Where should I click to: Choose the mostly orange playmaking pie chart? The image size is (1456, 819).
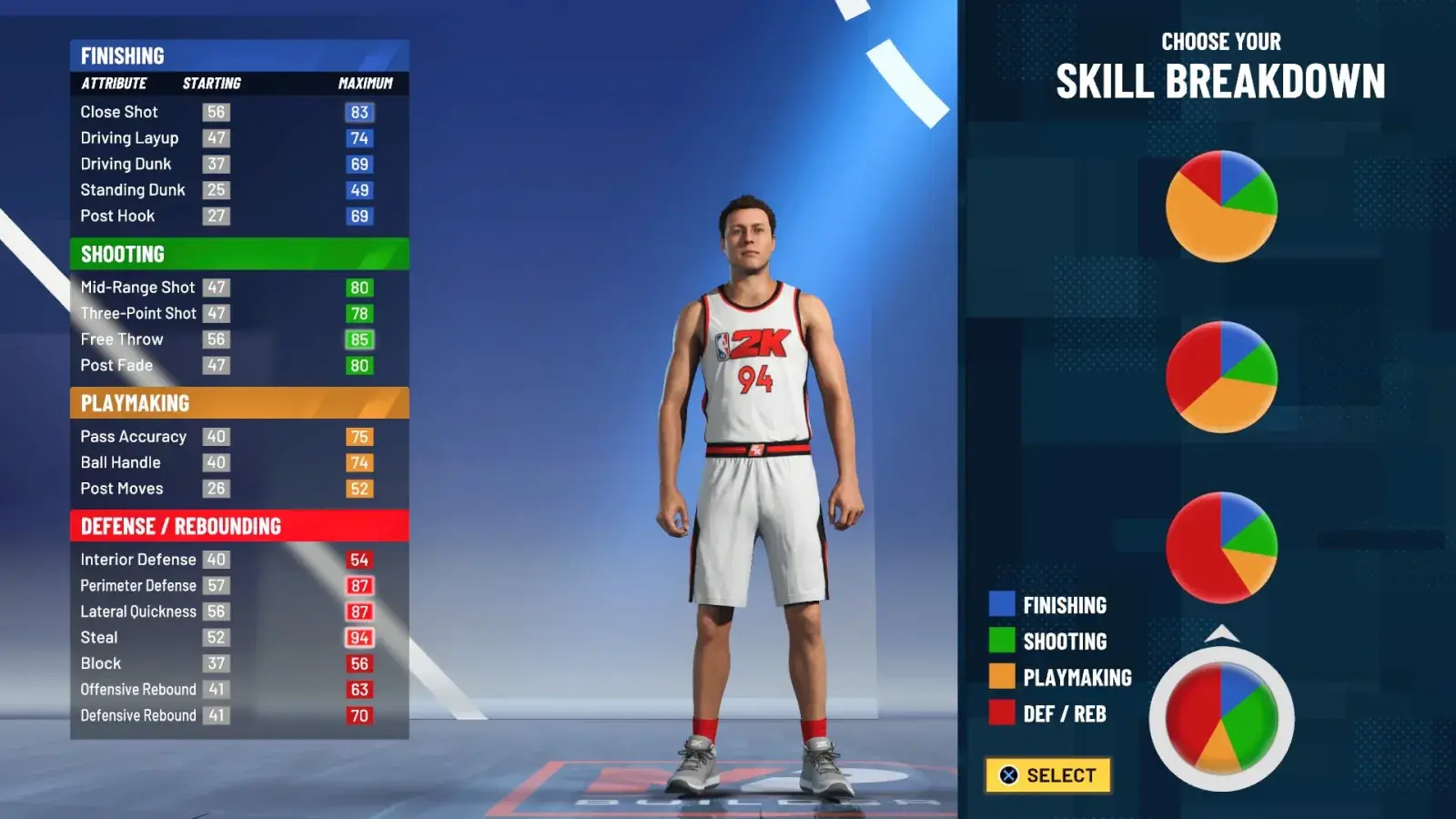1221,207
